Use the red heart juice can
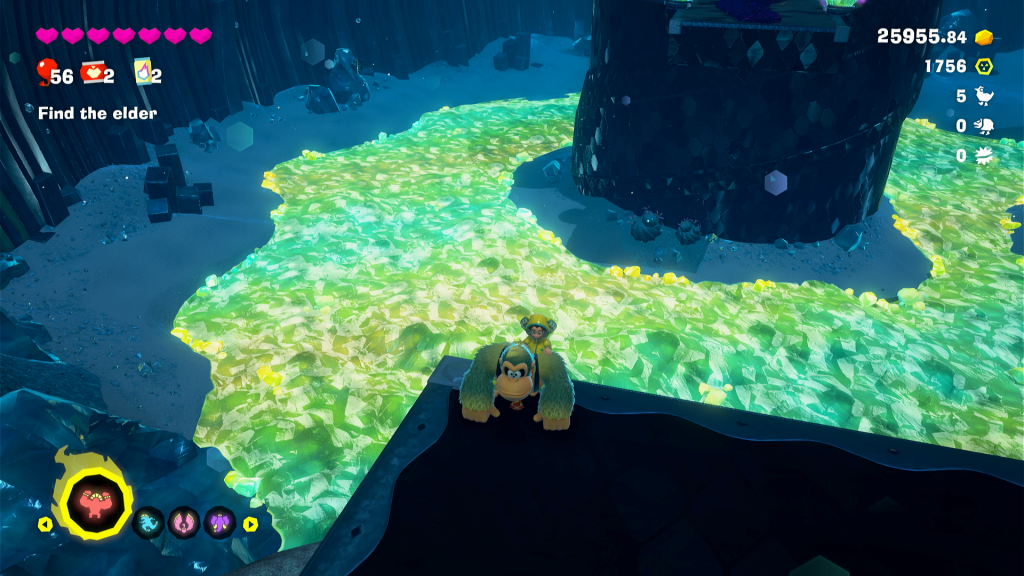Viewport: 1024px width, 576px height. pyautogui.click(x=94, y=72)
